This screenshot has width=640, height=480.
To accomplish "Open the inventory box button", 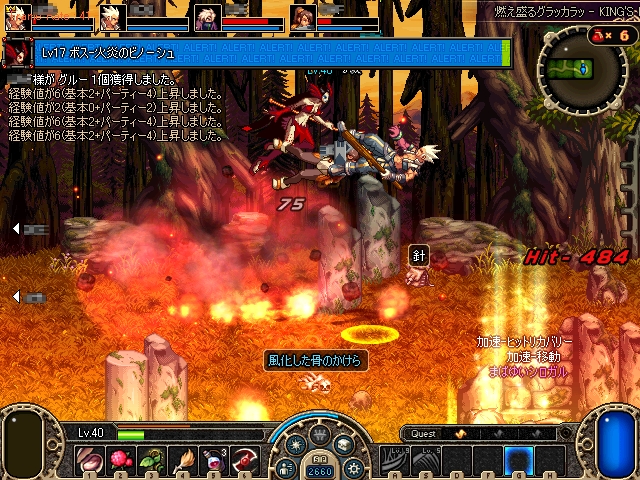I will pos(343,445).
